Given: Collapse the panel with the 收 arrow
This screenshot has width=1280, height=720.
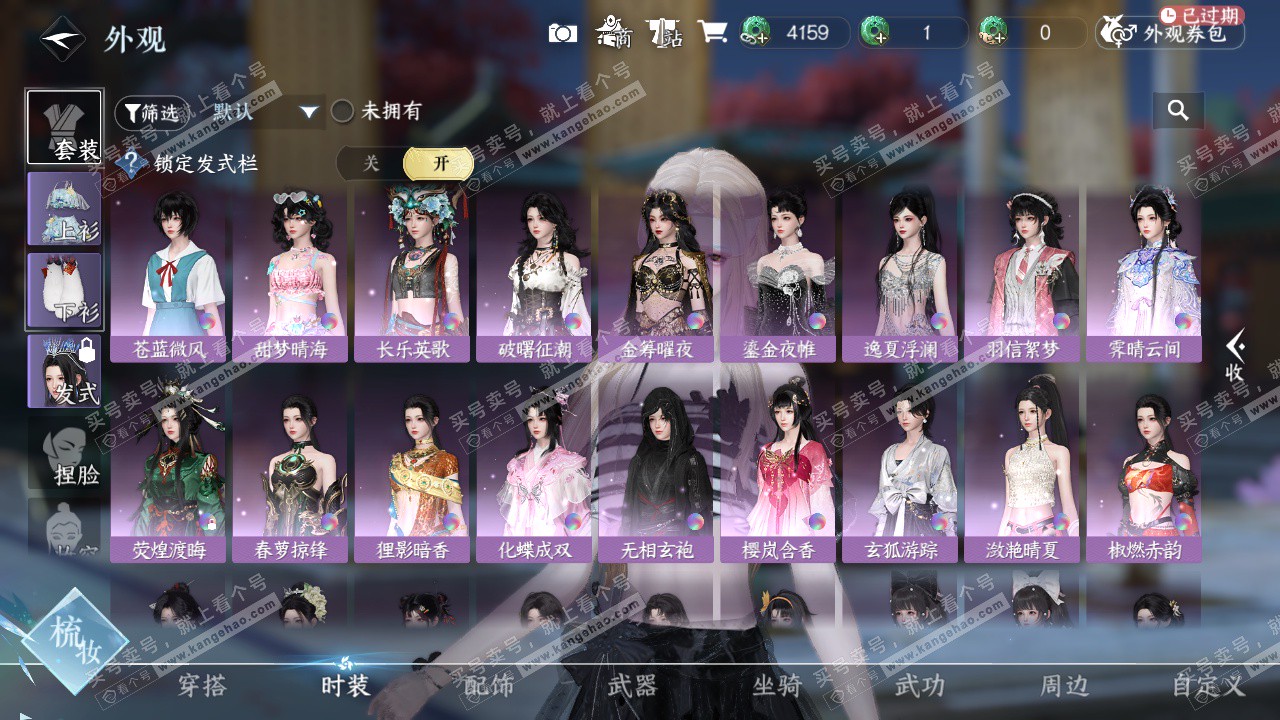Looking at the screenshot, I should (1235, 356).
